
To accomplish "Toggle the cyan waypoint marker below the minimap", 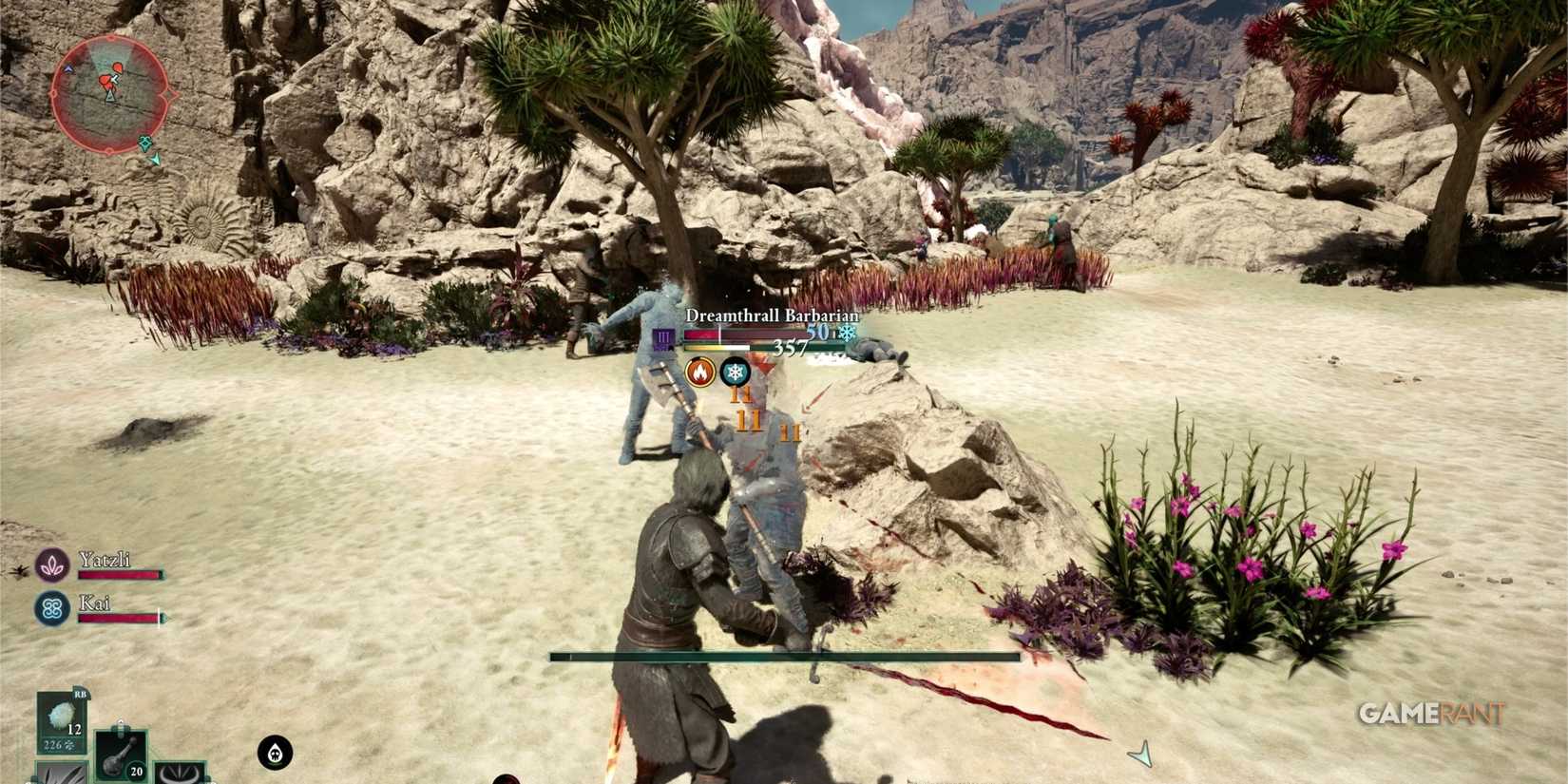I will coord(145,143).
